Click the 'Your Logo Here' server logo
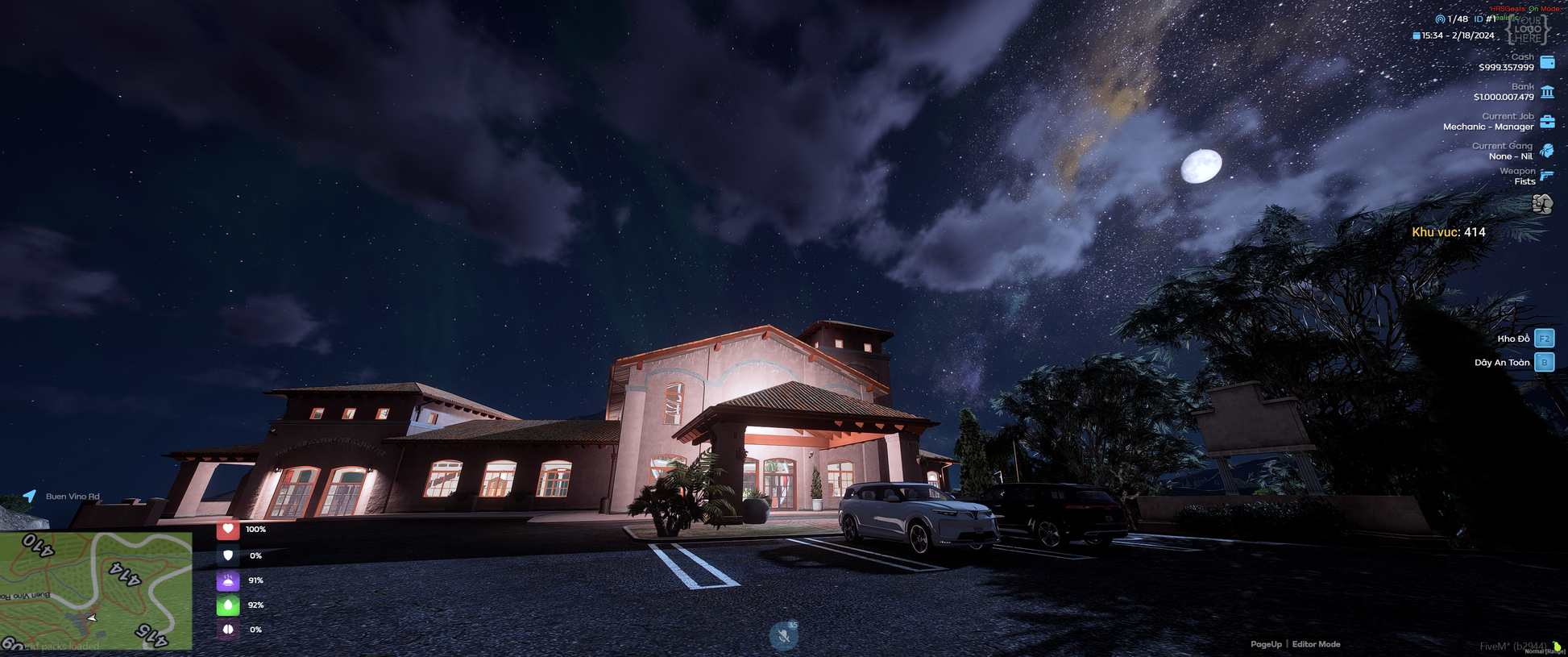 tap(1528, 29)
